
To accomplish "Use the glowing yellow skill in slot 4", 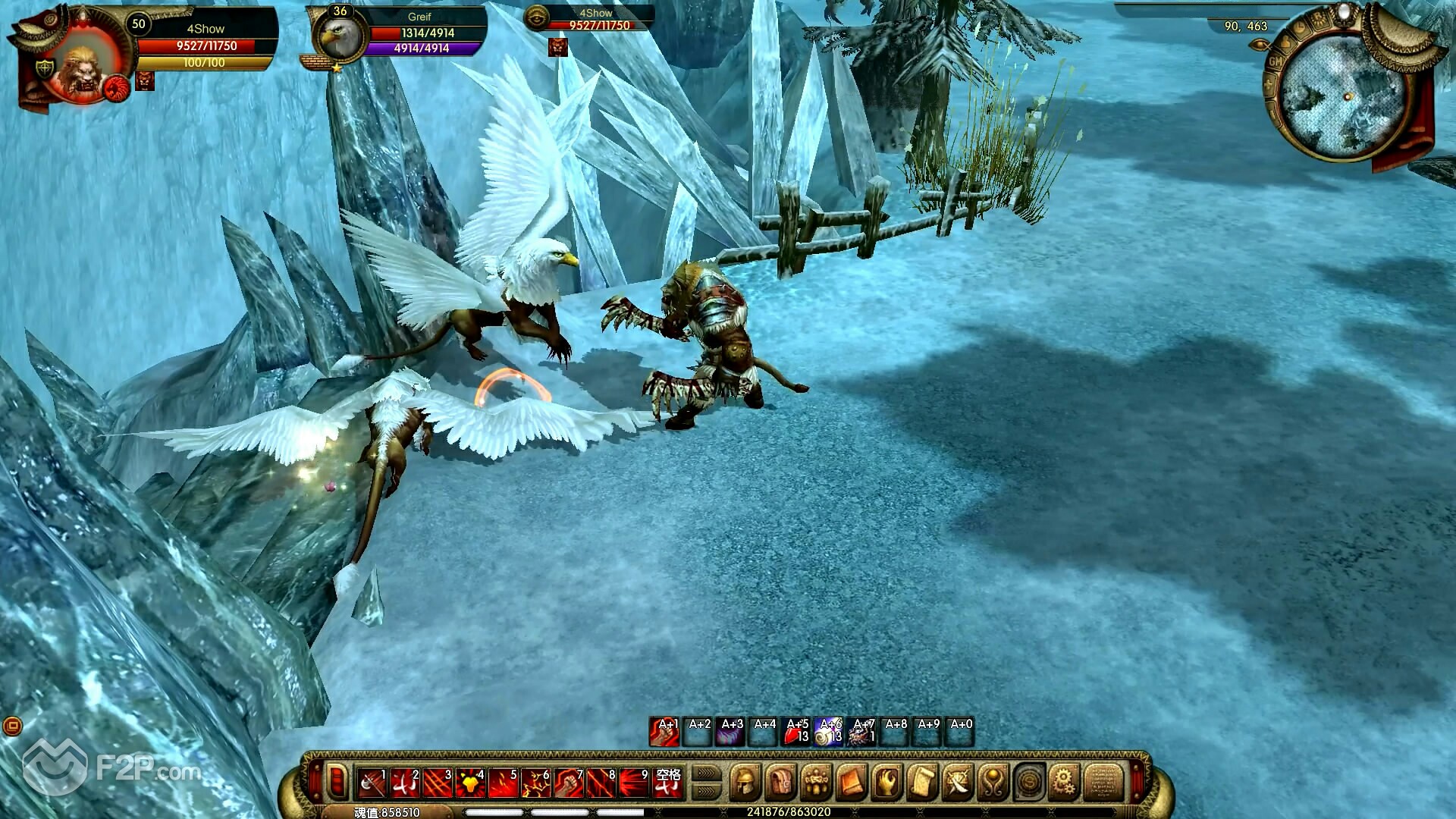I will coord(470,783).
